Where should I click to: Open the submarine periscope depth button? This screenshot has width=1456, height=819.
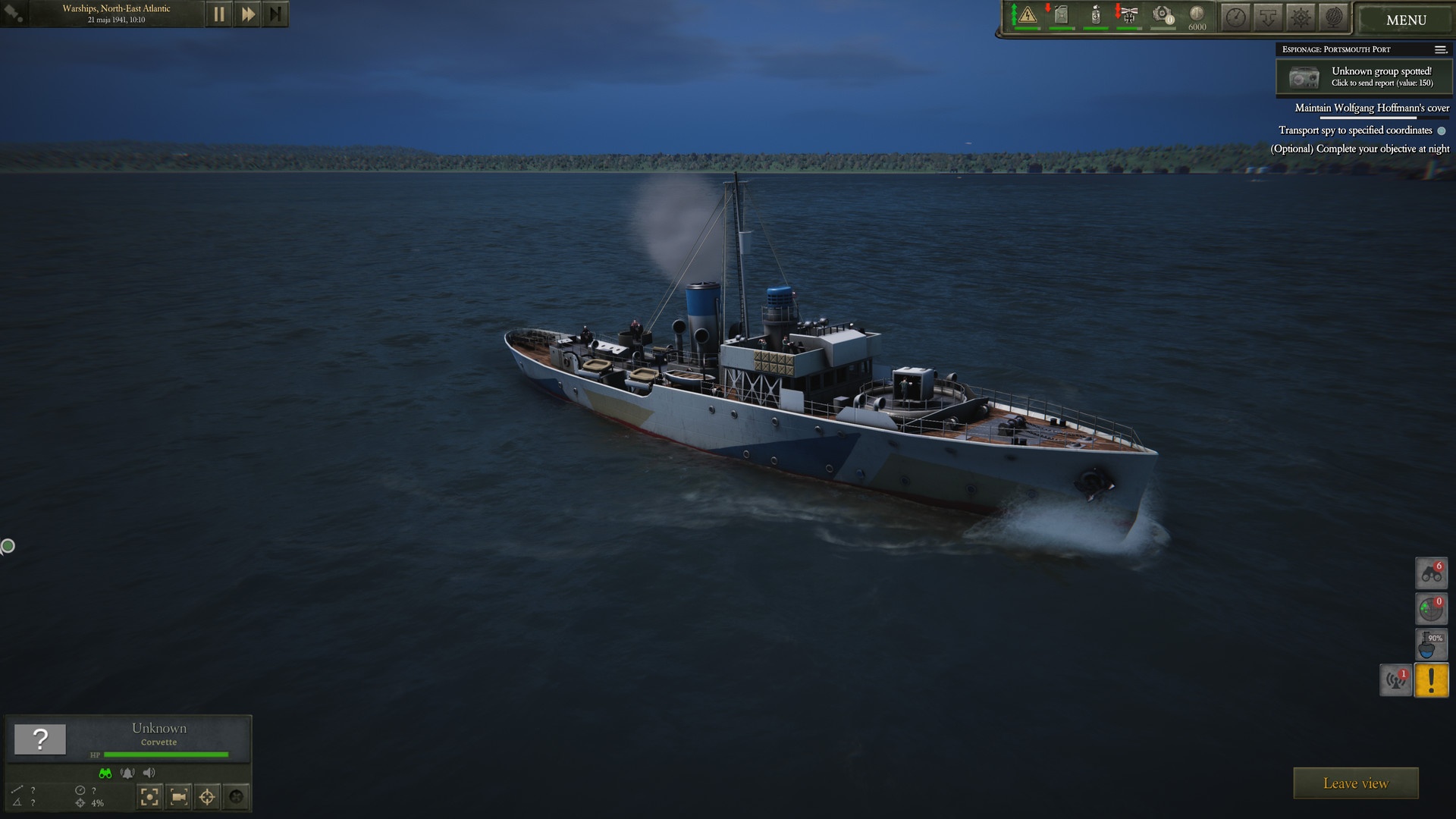[x=1431, y=645]
